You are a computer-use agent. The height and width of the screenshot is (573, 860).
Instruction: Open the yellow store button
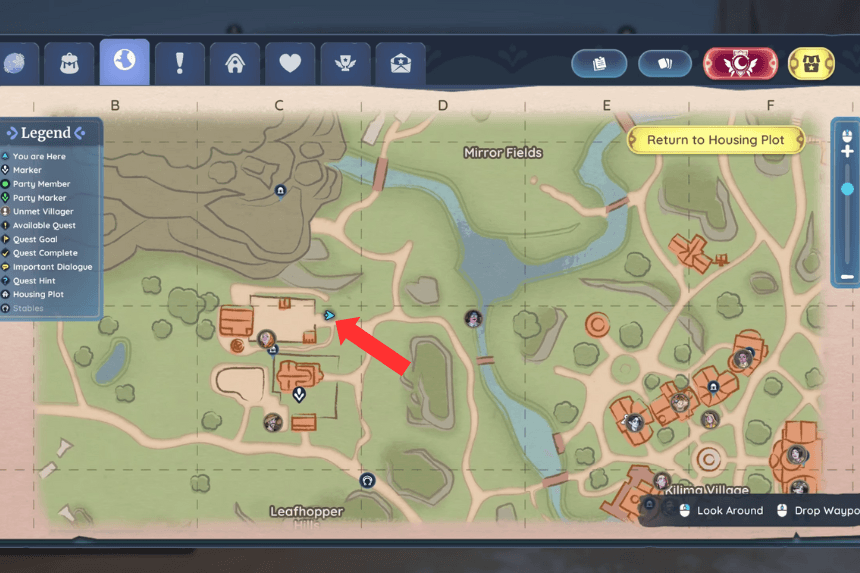click(812, 63)
